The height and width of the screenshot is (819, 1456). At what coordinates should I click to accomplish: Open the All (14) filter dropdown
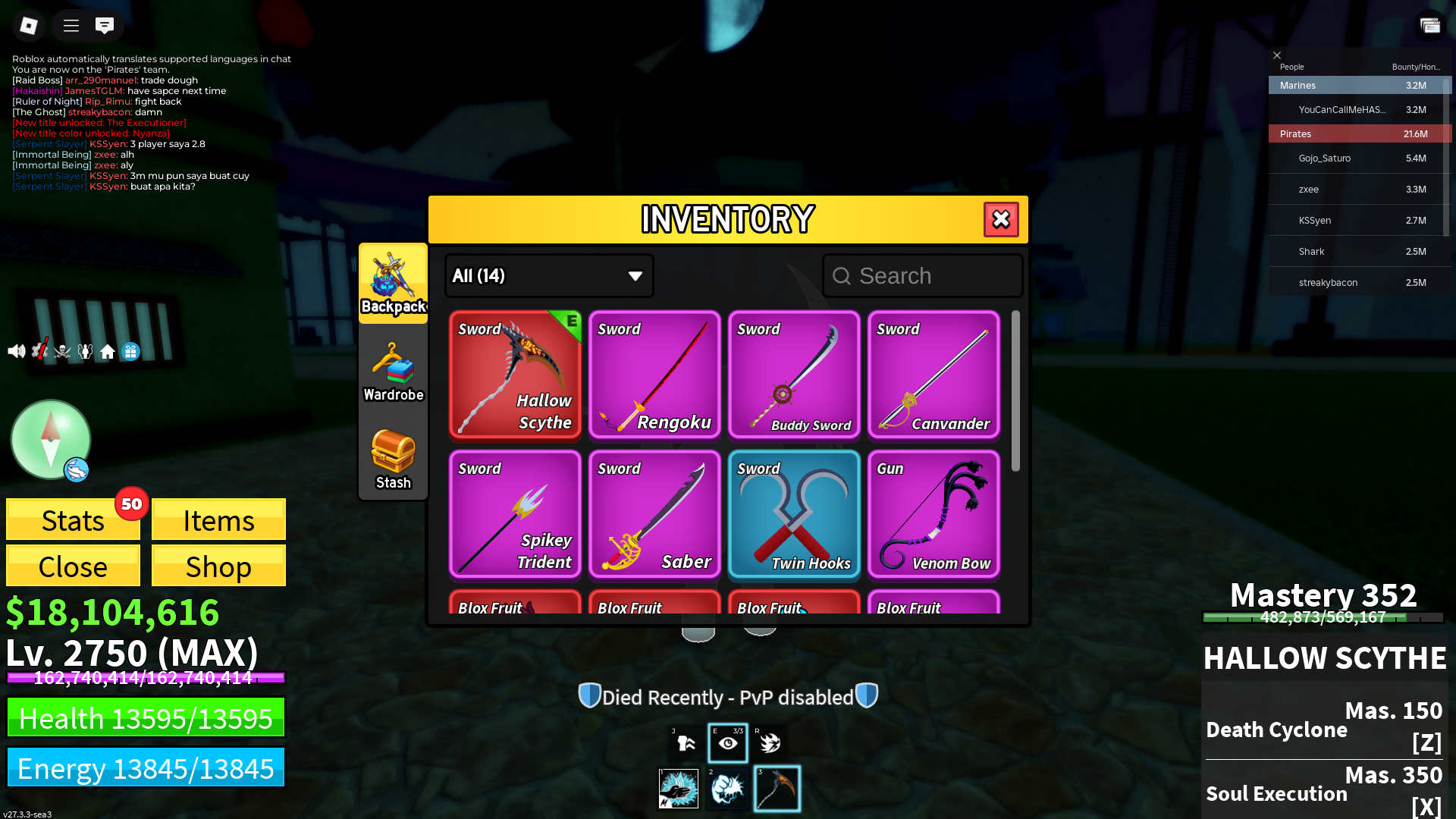pos(549,276)
